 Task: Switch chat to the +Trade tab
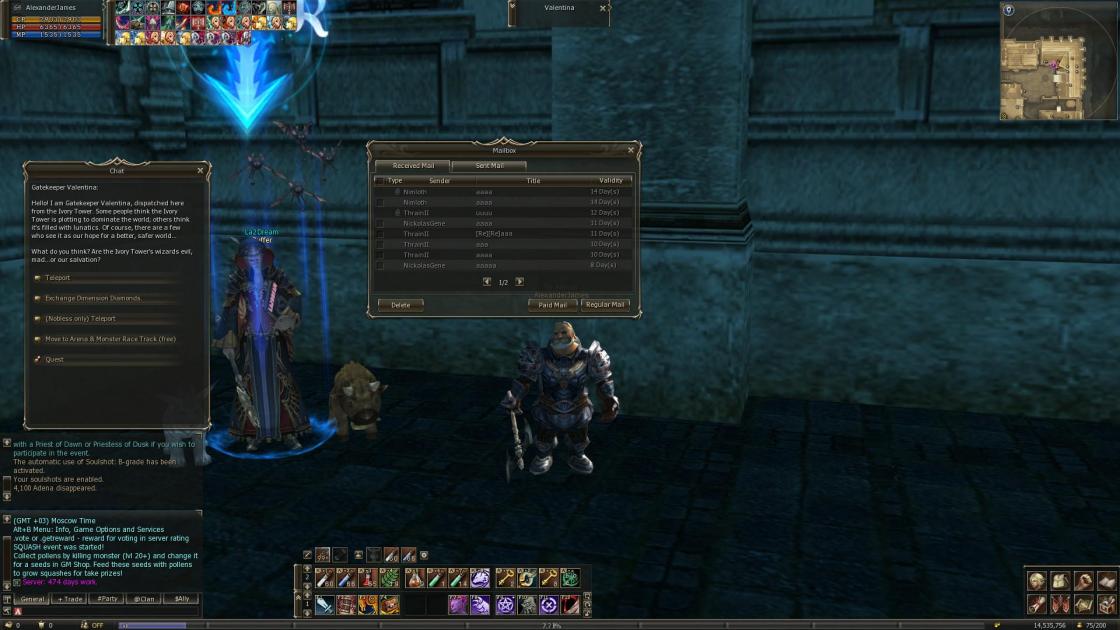pyautogui.click(x=70, y=599)
